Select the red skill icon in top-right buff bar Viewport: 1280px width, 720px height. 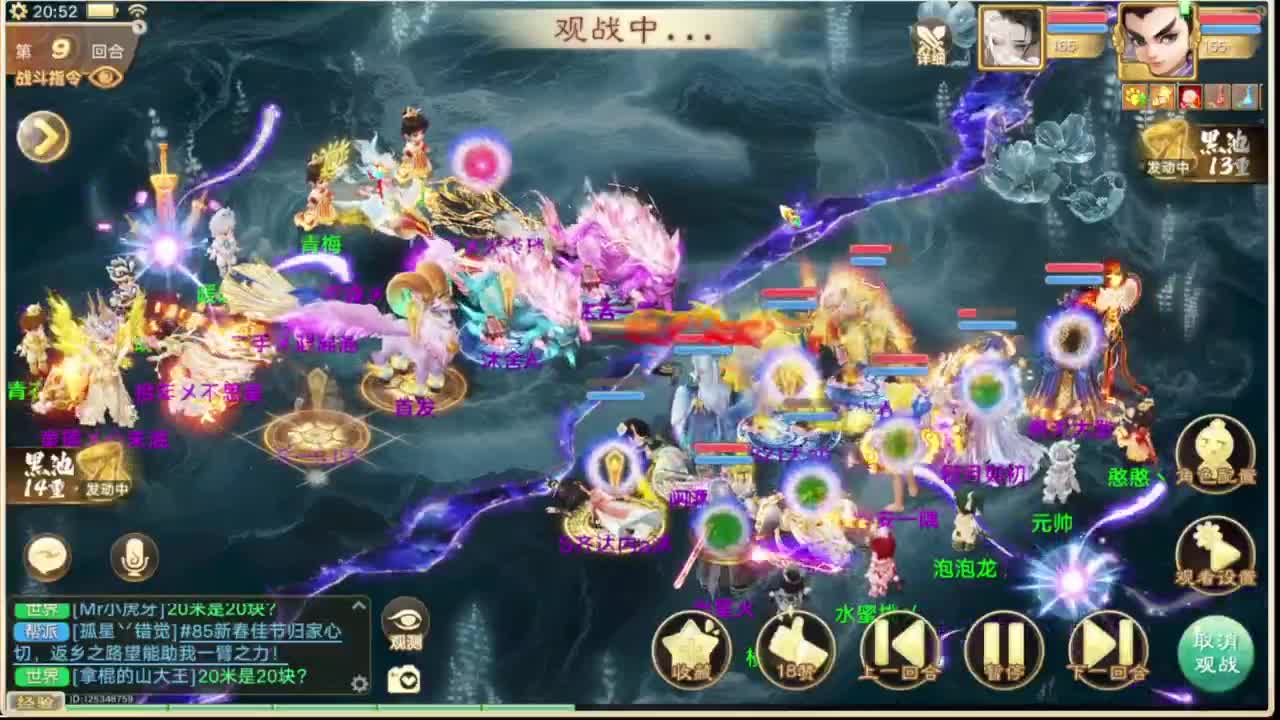[1190, 95]
